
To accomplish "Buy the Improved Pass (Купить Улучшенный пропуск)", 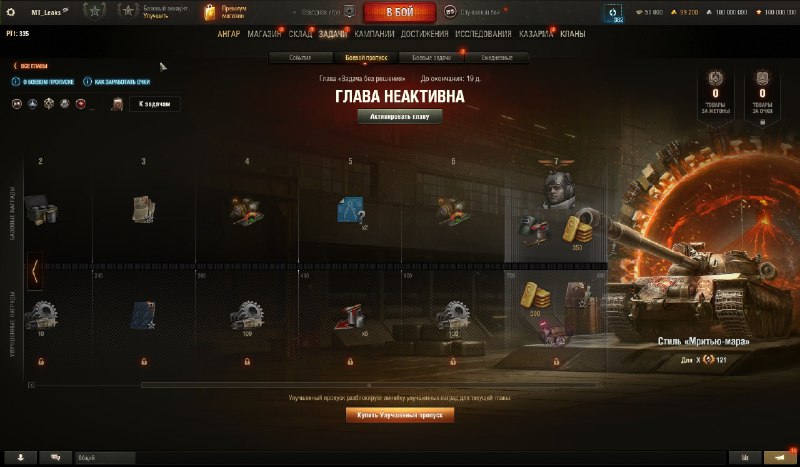I will [x=399, y=415].
